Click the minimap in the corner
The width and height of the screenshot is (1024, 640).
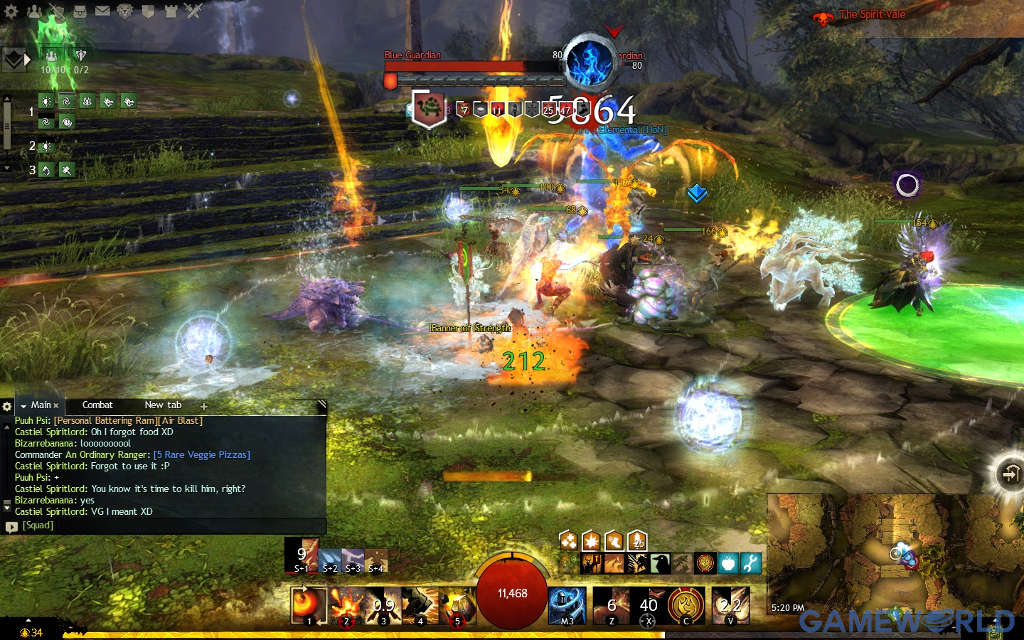[896, 553]
